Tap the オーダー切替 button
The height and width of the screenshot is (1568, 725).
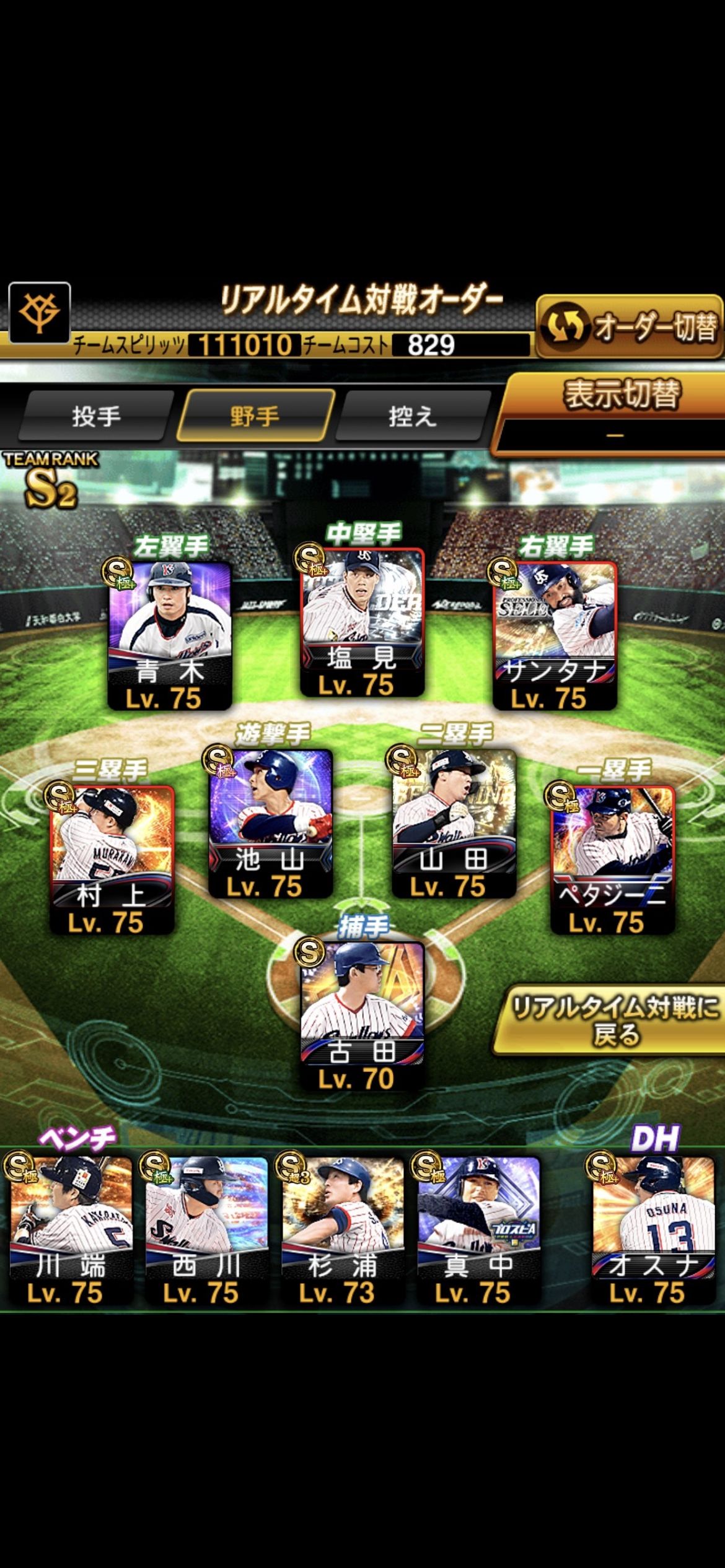click(629, 326)
